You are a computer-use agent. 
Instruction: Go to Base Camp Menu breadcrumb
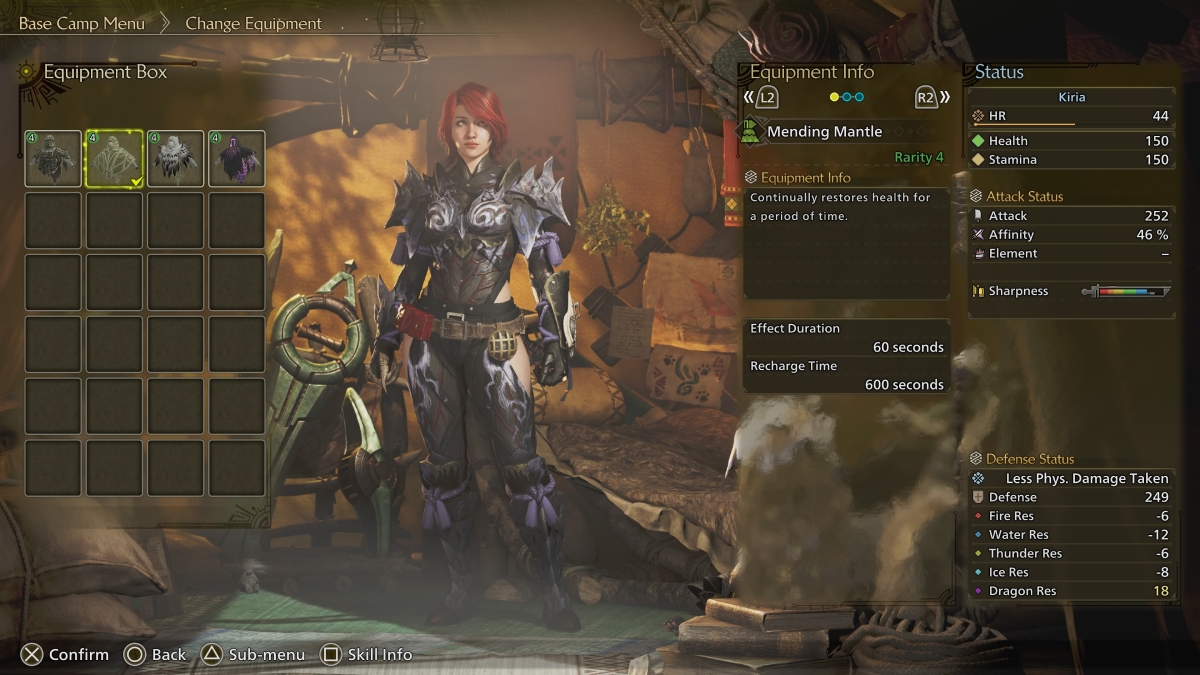click(82, 23)
